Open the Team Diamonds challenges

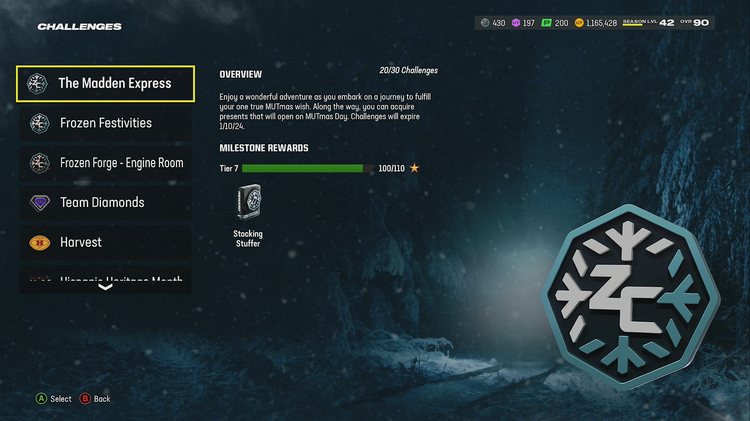(x=105, y=202)
